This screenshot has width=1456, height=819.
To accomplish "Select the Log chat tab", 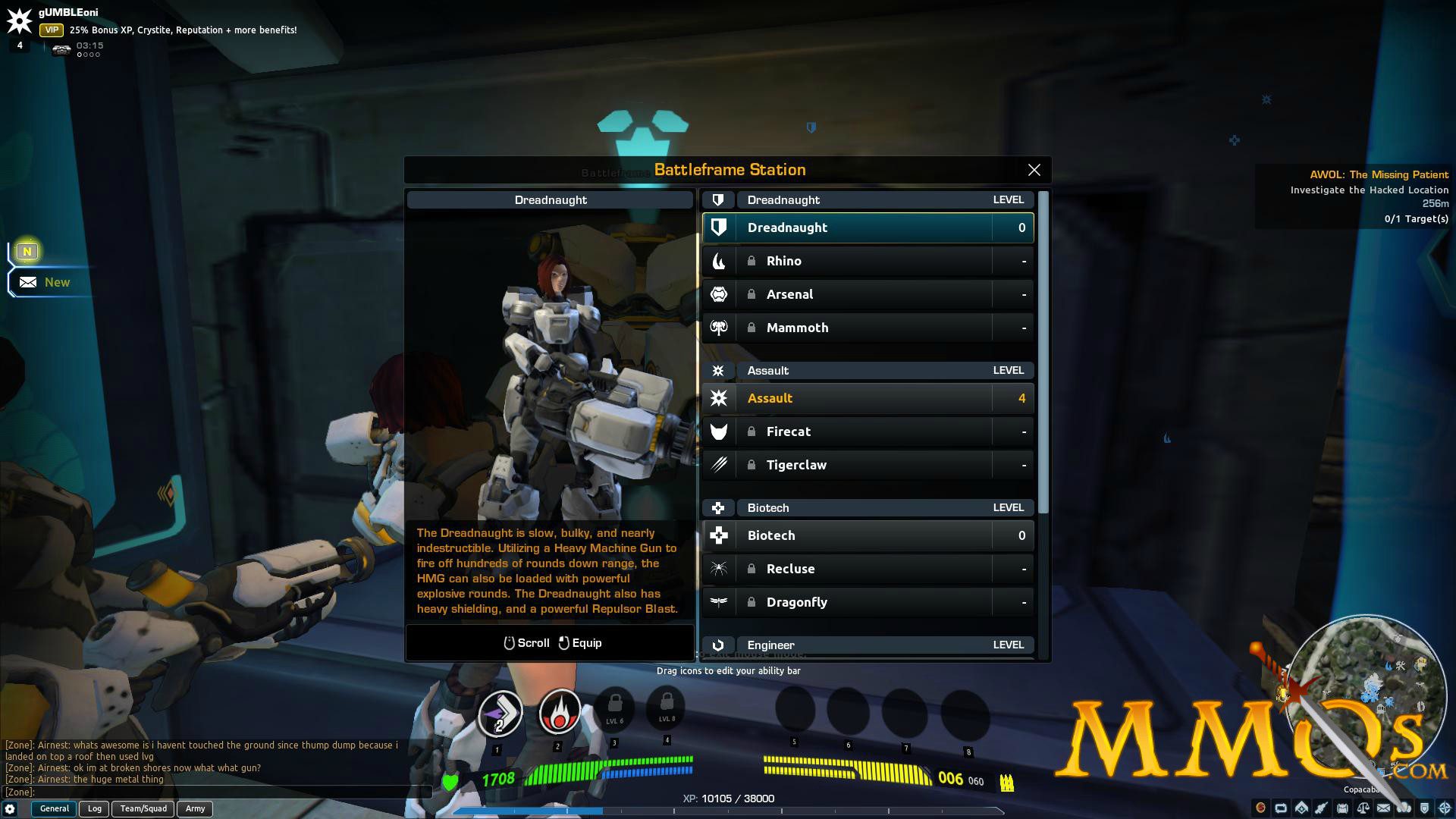I will tap(94, 808).
